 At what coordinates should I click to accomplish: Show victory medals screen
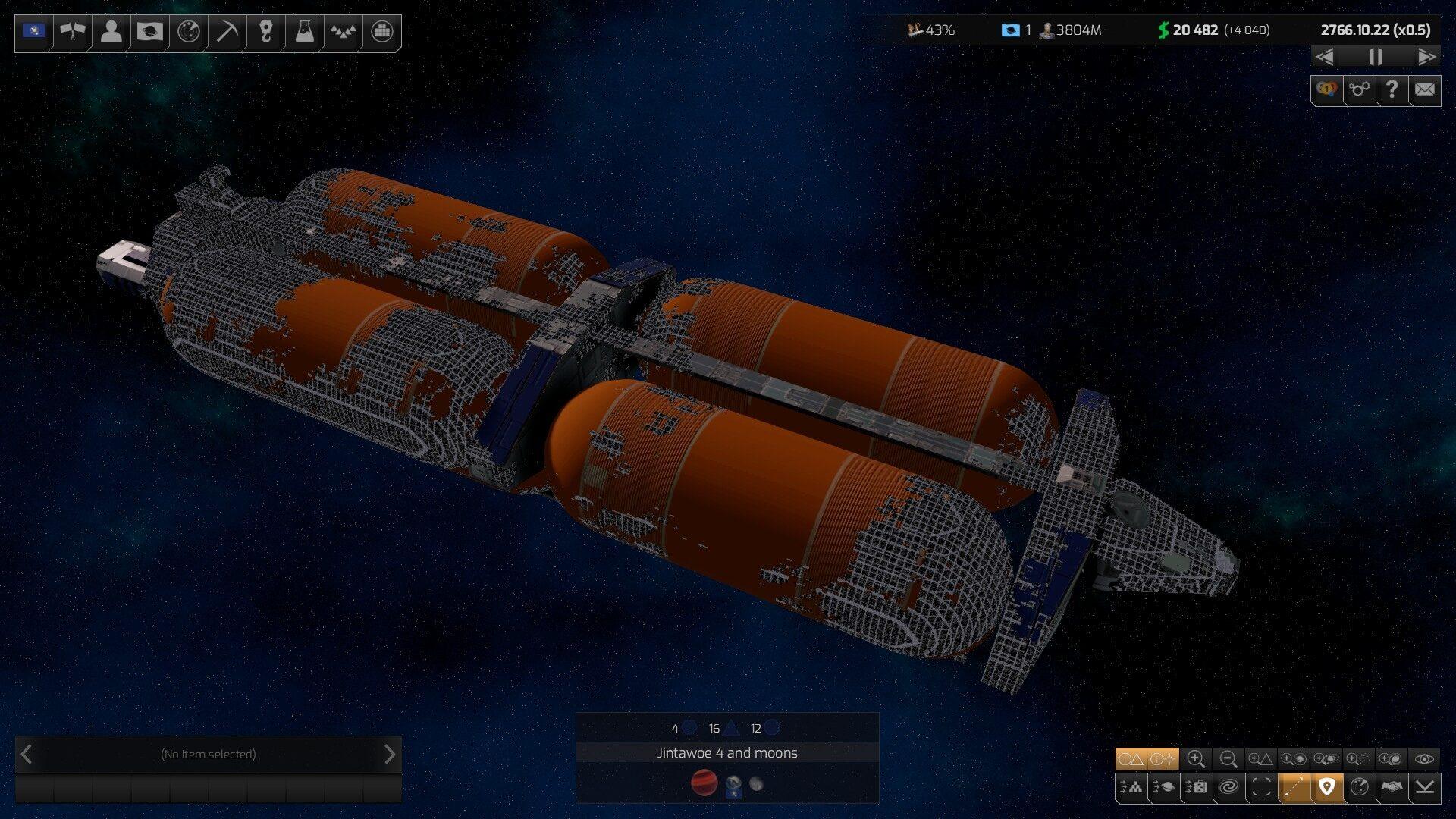1326,90
